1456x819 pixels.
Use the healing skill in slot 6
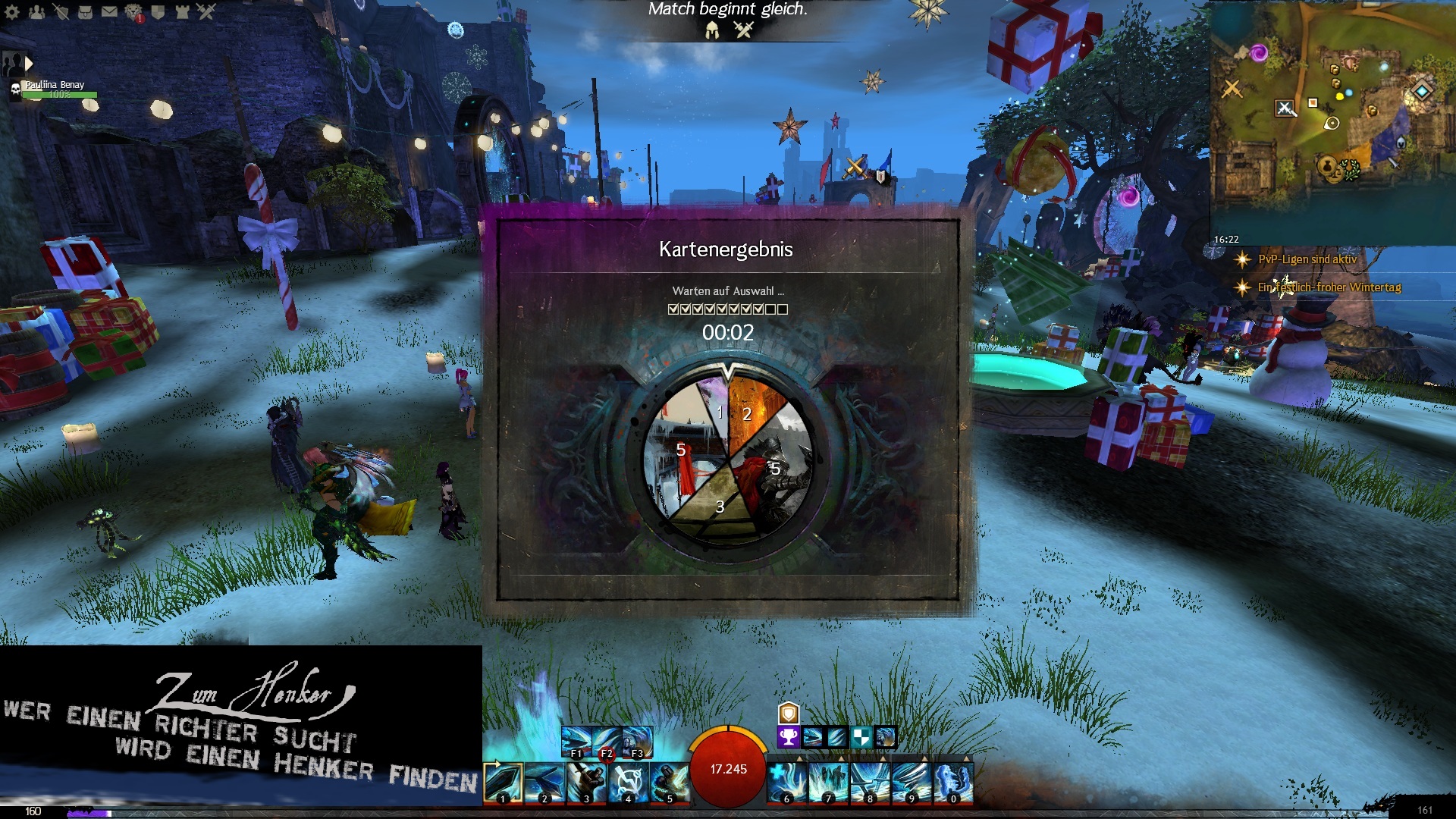point(787,783)
